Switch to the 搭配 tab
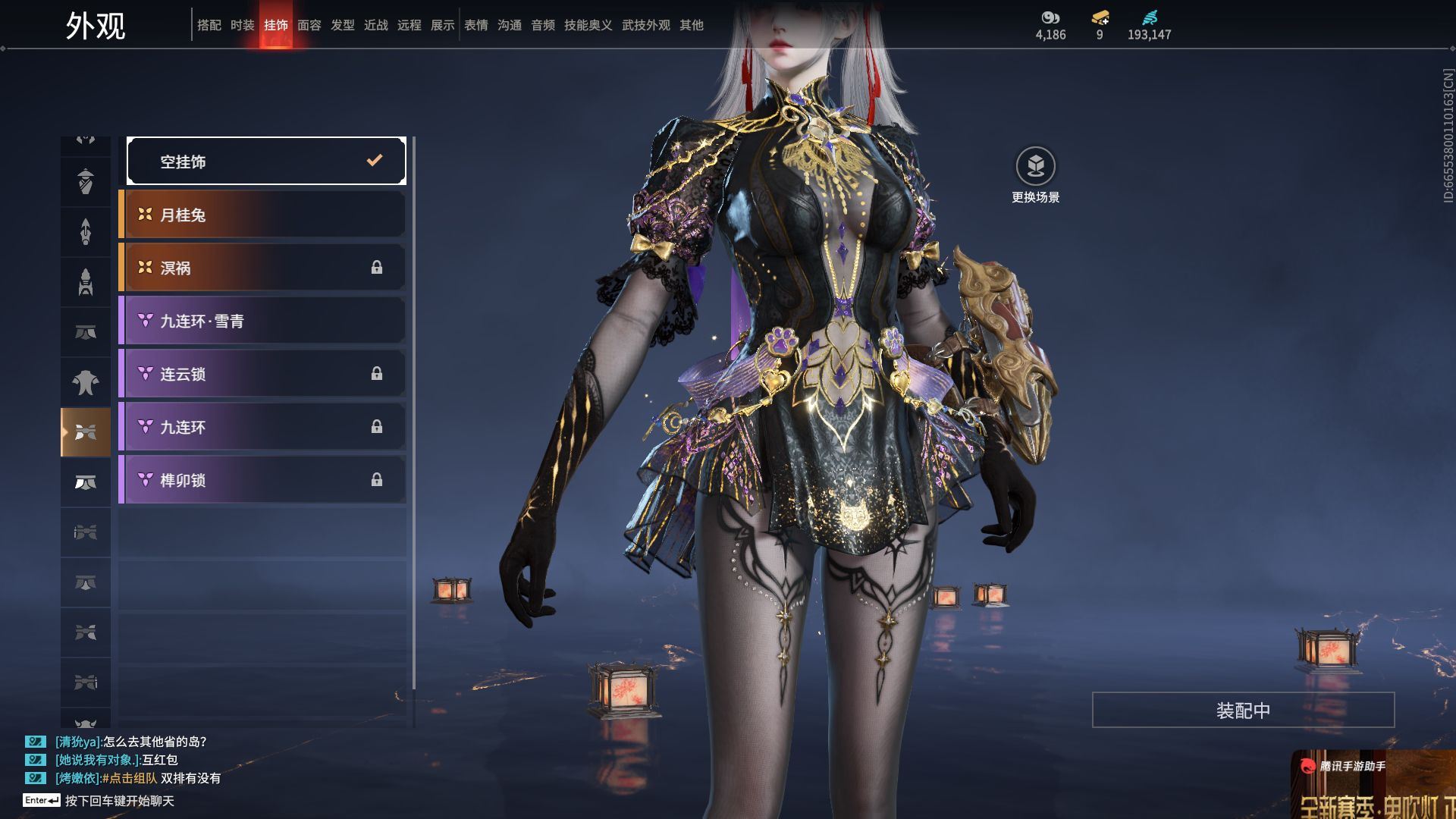 pyautogui.click(x=209, y=25)
